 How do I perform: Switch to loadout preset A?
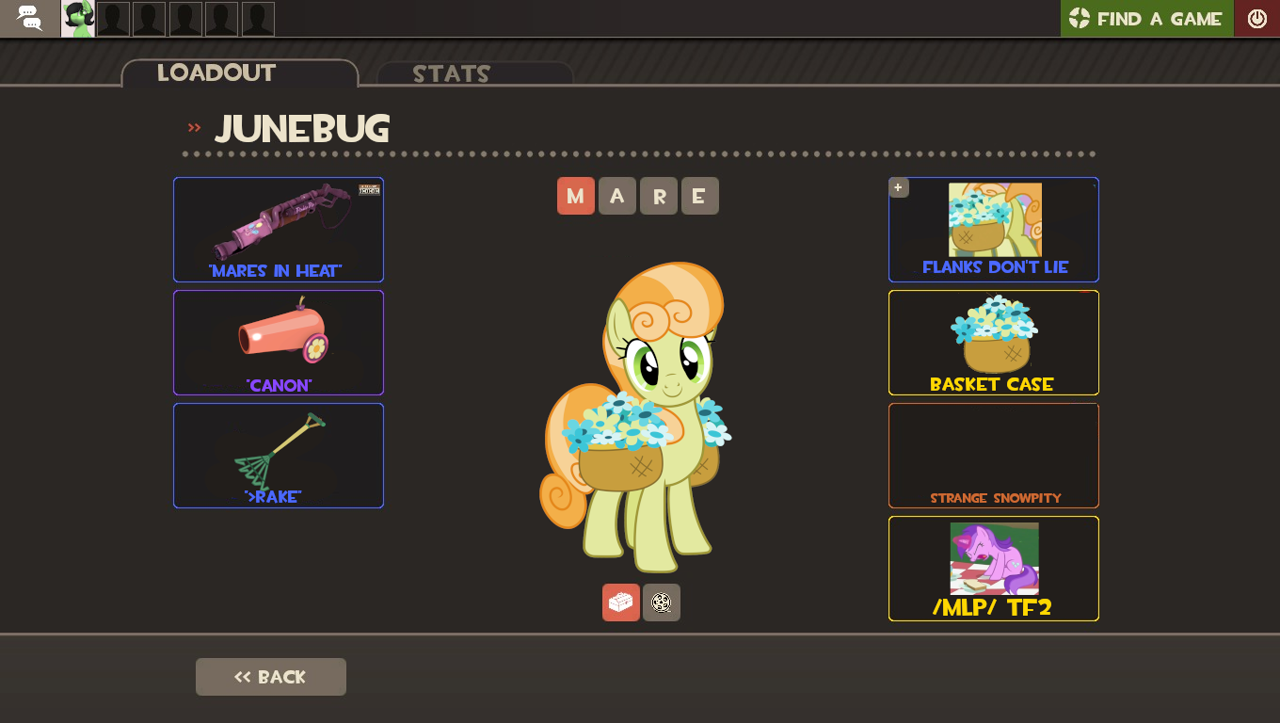pyautogui.click(x=617, y=195)
